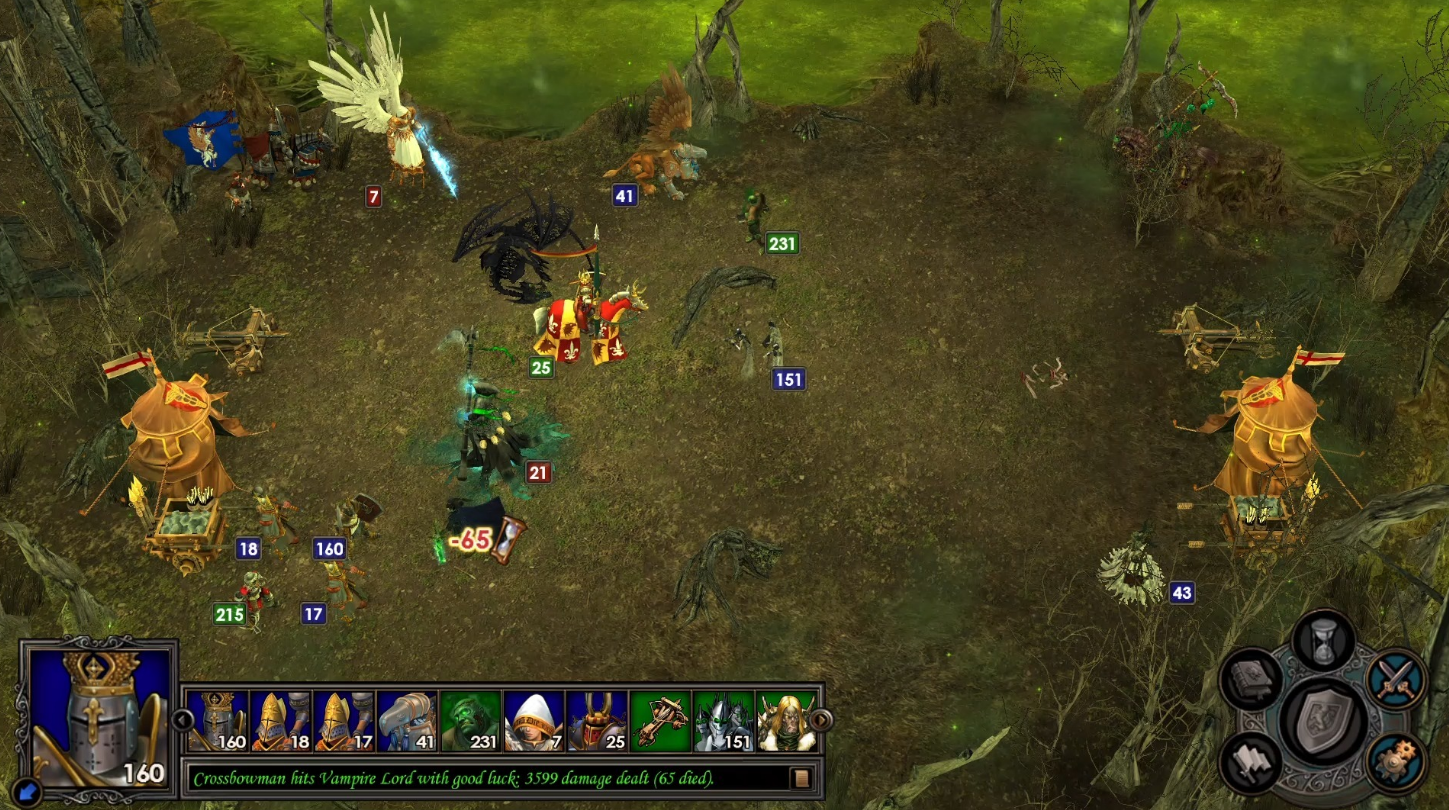Viewport: 1449px width, 810px height.
Task: Open the combat log scroll icon
Action: pyautogui.click(x=799, y=777)
